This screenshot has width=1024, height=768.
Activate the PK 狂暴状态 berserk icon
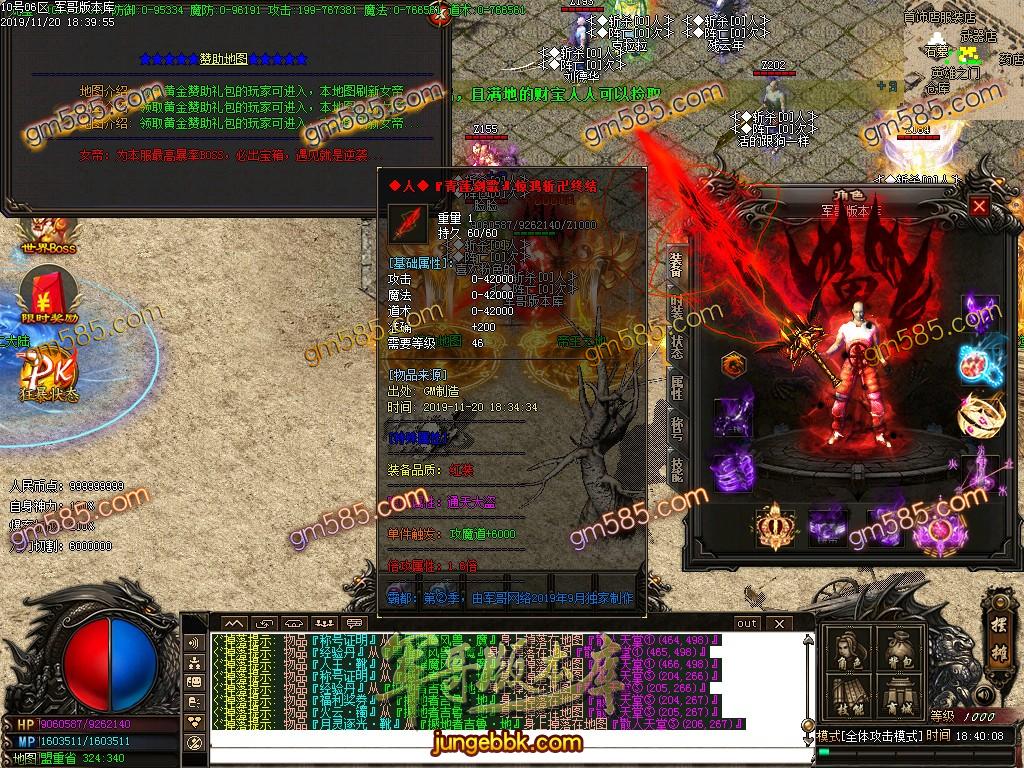coord(48,375)
